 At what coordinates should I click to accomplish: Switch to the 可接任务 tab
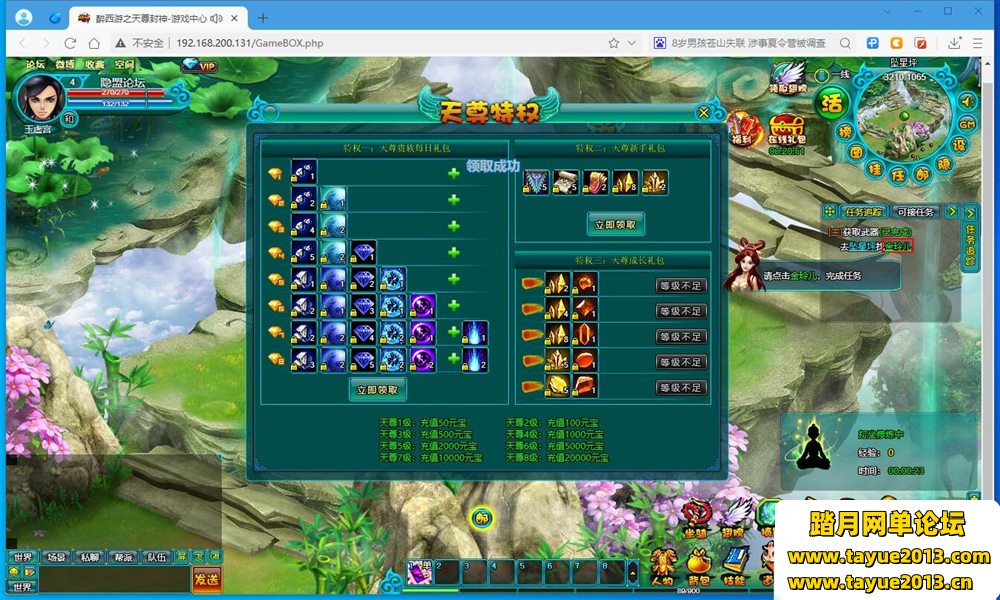(915, 212)
